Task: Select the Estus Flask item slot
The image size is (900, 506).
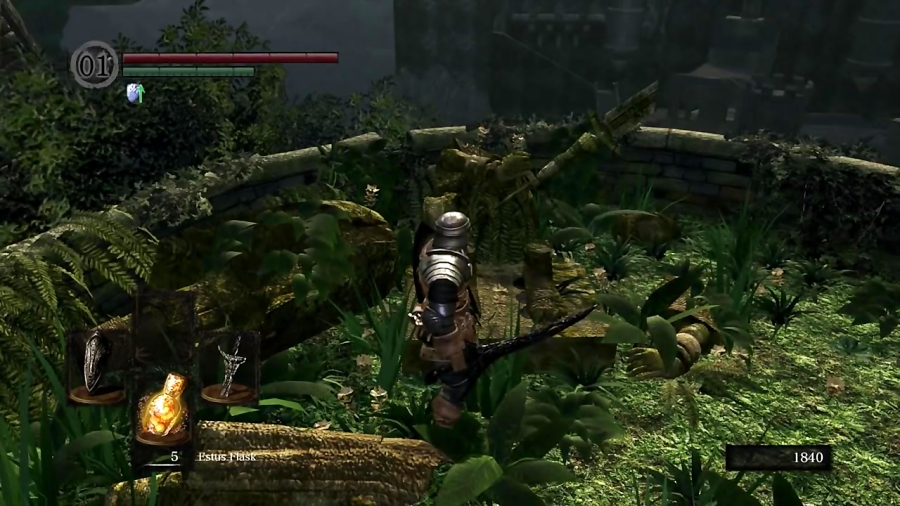Action: (x=163, y=407)
